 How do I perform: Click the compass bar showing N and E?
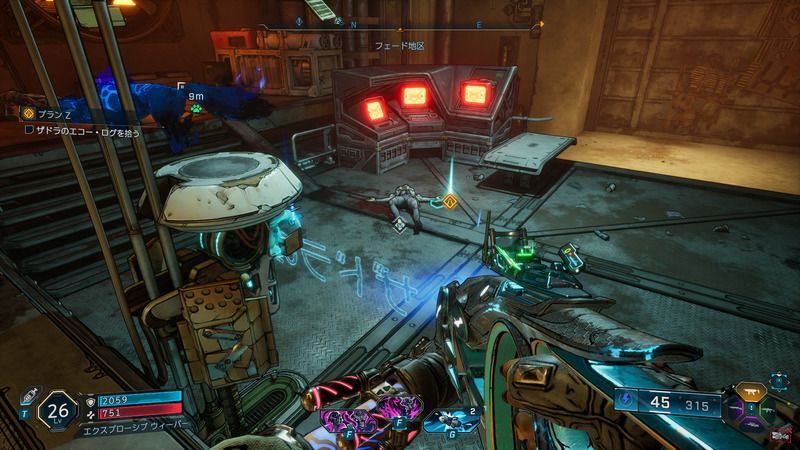click(x=420, y=24)
